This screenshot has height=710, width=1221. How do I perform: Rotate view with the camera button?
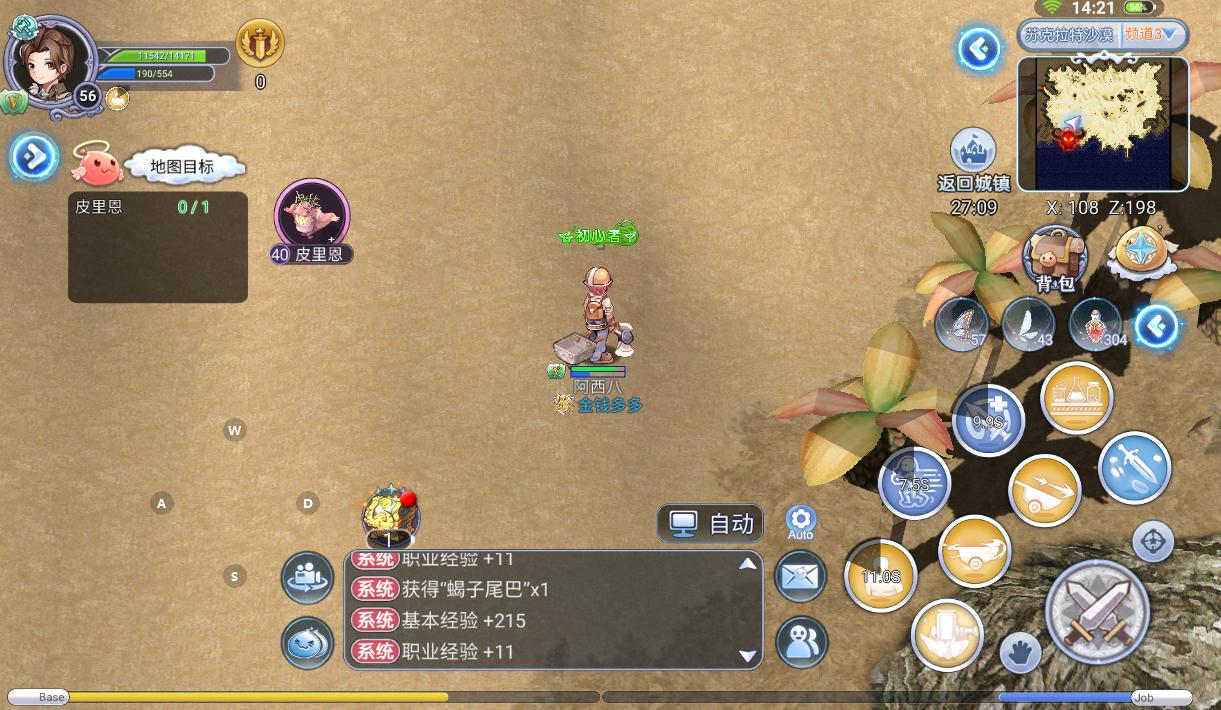coord(308,577)
